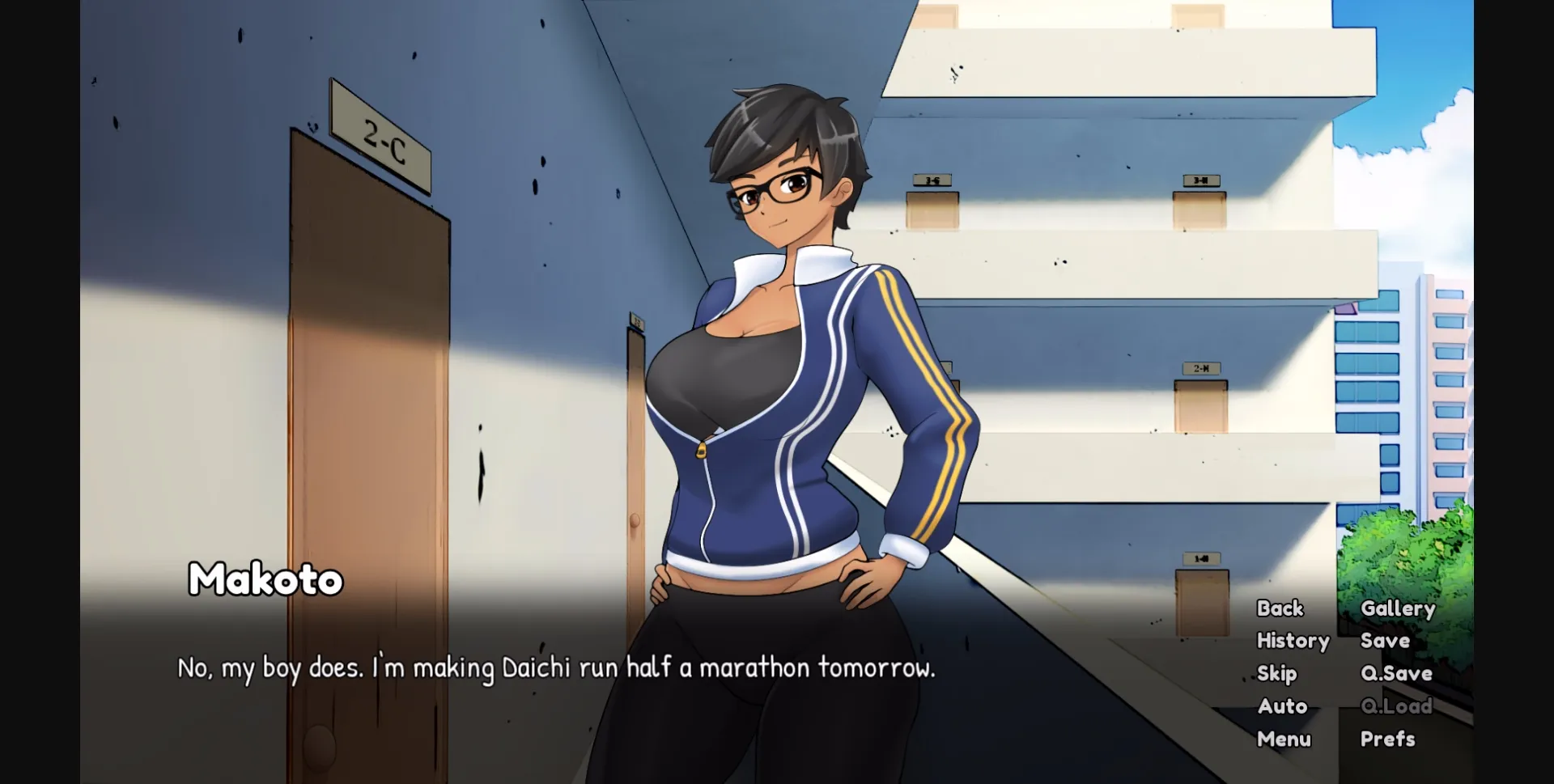Save the current game
Viewport: 1554px width, 784px height.
click(1385, 640)
